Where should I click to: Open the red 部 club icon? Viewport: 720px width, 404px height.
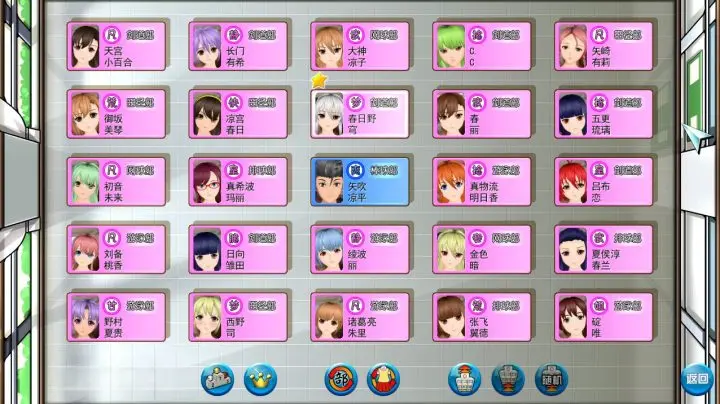coord(340,379)
